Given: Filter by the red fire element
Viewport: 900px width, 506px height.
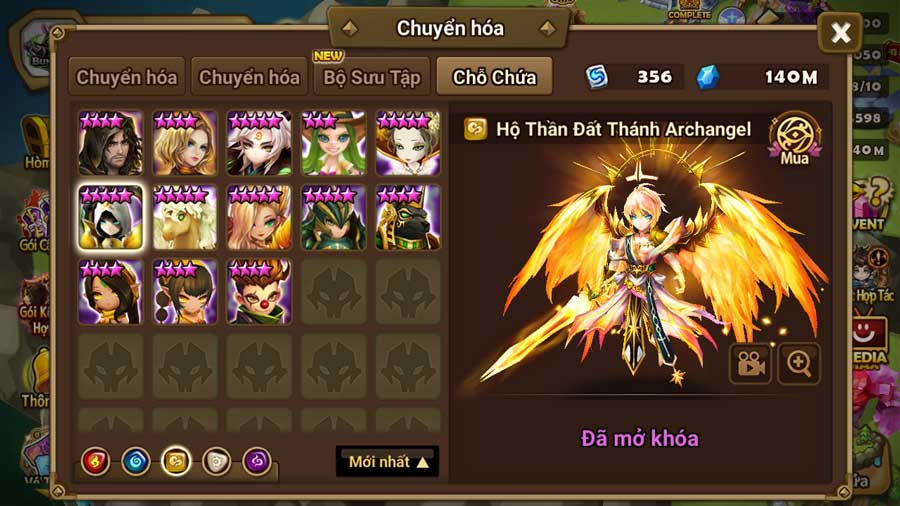Looking at the screenshot, I should 95,461.
